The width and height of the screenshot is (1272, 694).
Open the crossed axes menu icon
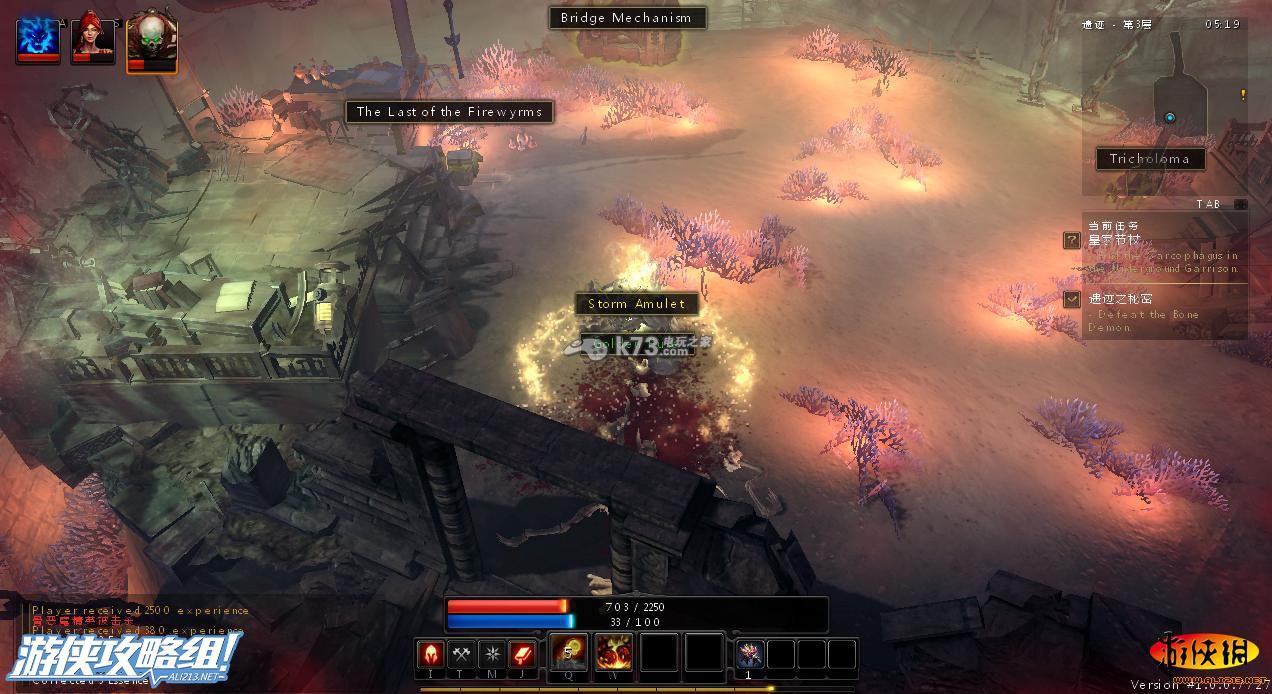(x=462, y=654)
